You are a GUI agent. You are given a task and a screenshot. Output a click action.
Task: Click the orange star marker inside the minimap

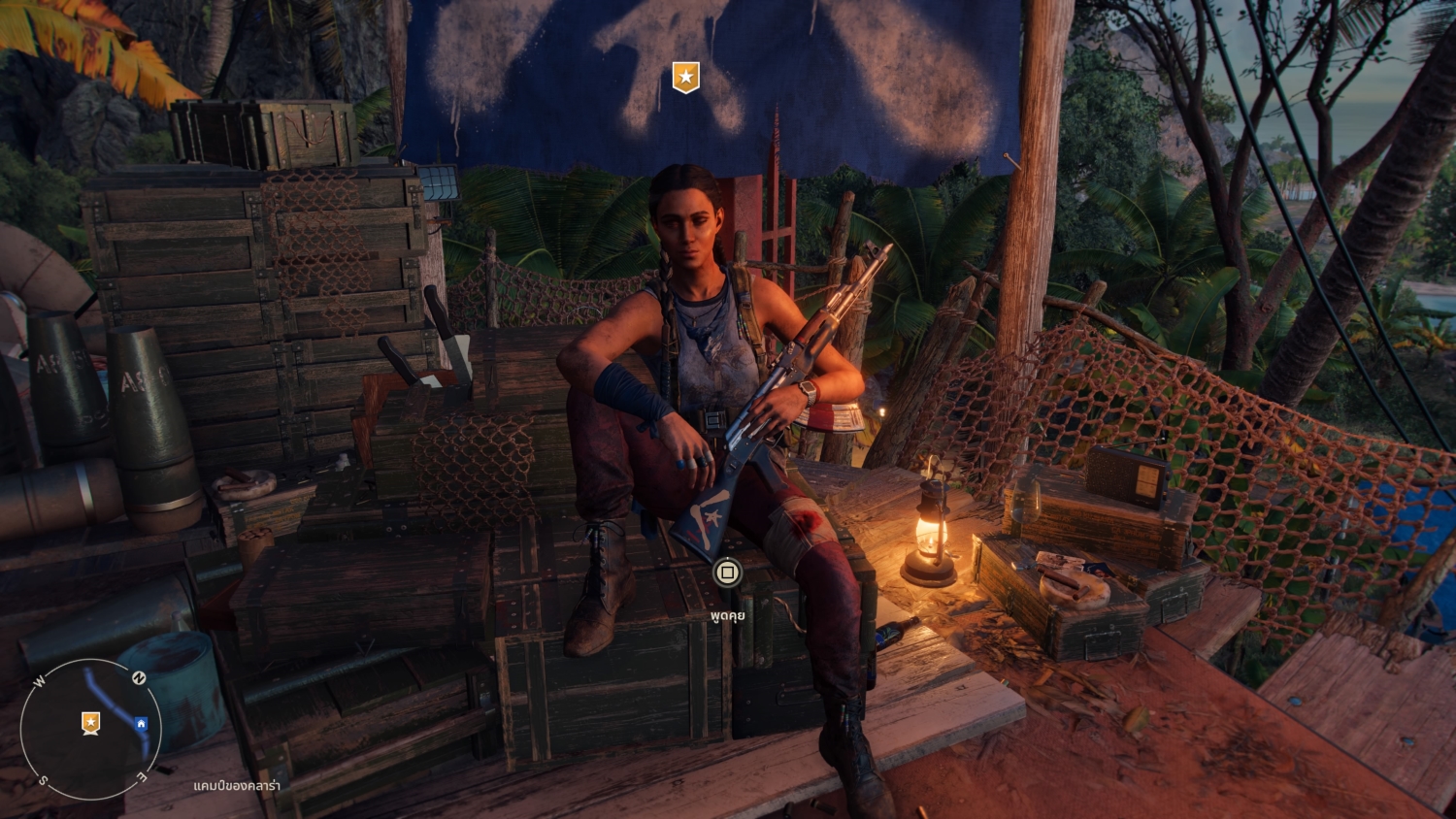click(90, 722)
